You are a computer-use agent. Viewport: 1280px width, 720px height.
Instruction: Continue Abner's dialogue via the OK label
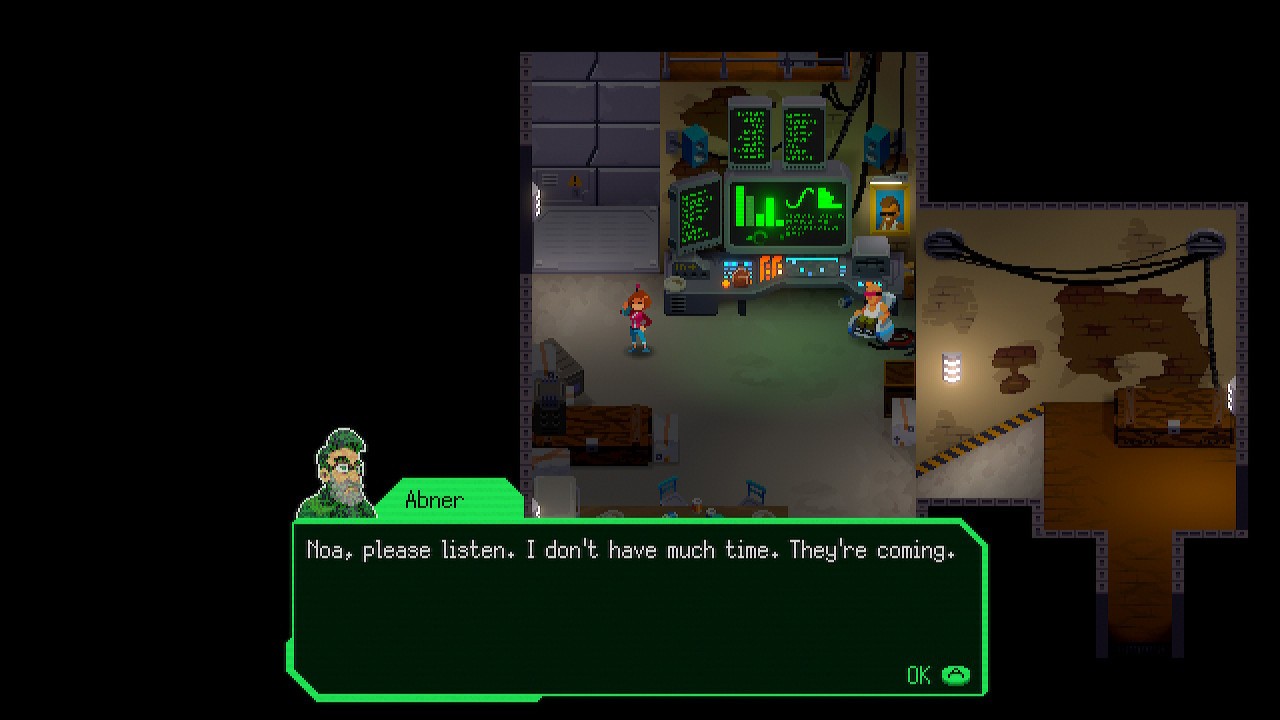click(919, 675)
